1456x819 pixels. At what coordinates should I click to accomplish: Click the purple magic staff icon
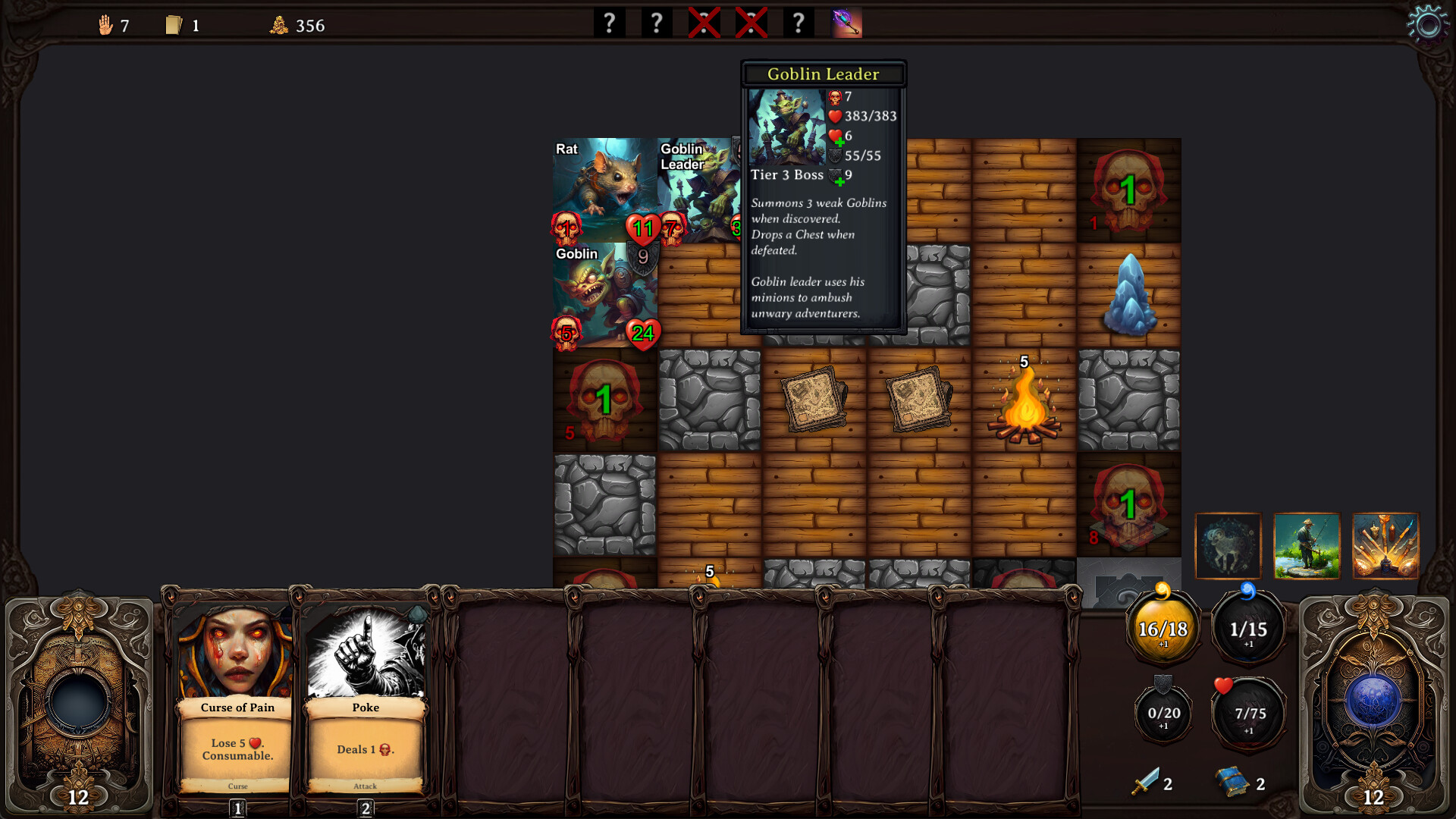(x=847, y=24)
